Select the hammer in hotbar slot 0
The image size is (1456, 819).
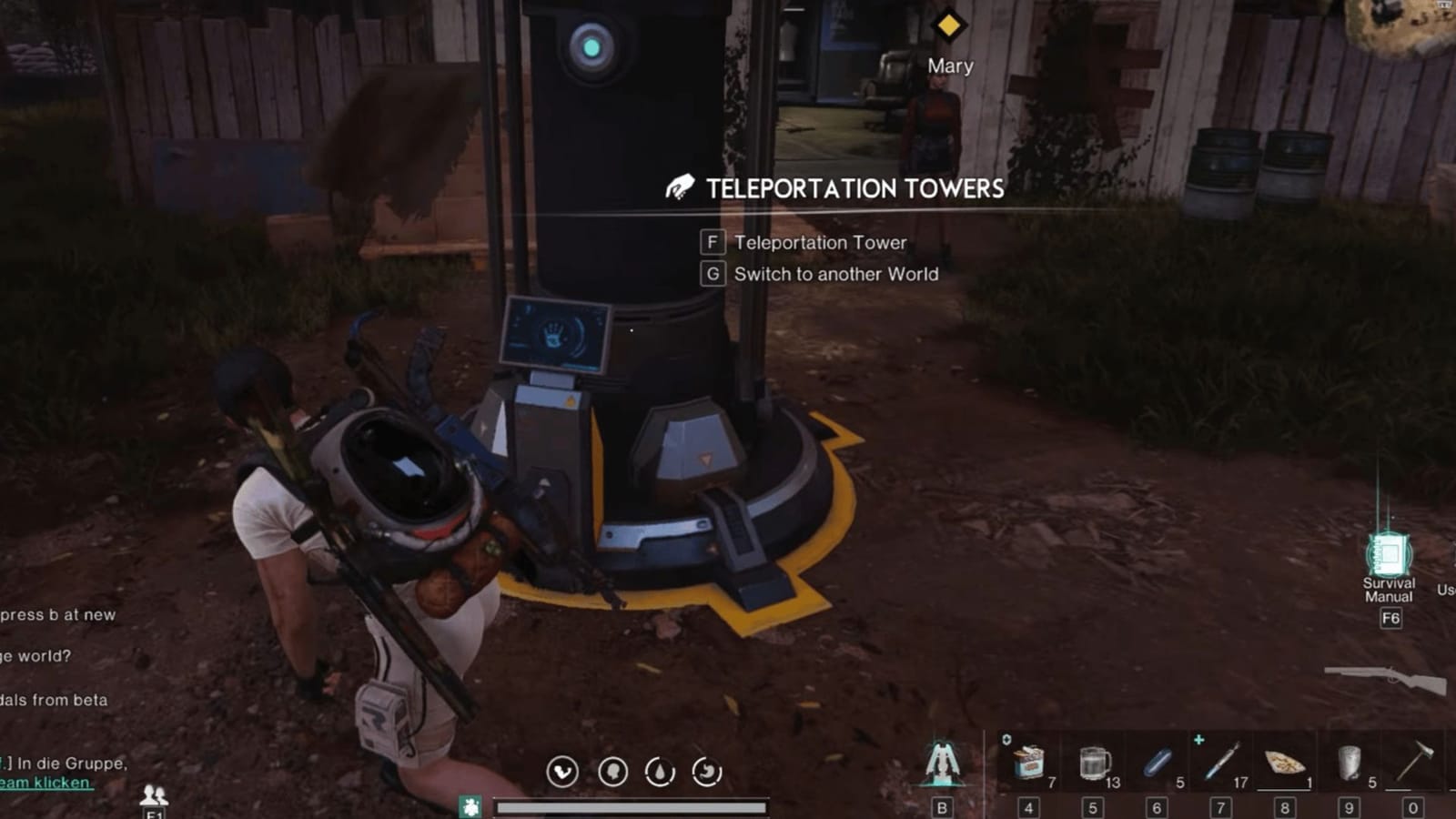(1413, 760)
